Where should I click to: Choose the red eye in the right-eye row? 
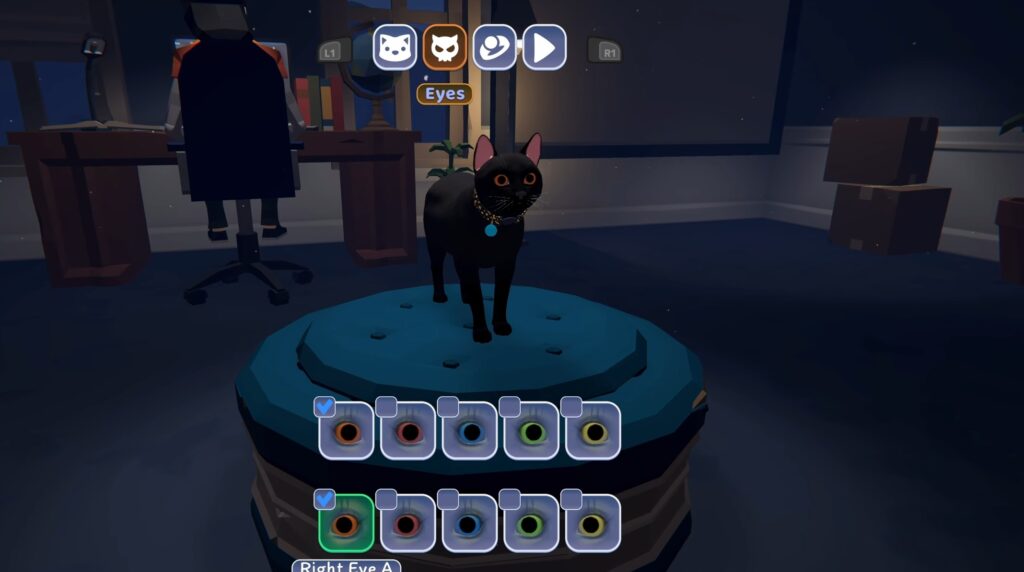coord(408,523)
